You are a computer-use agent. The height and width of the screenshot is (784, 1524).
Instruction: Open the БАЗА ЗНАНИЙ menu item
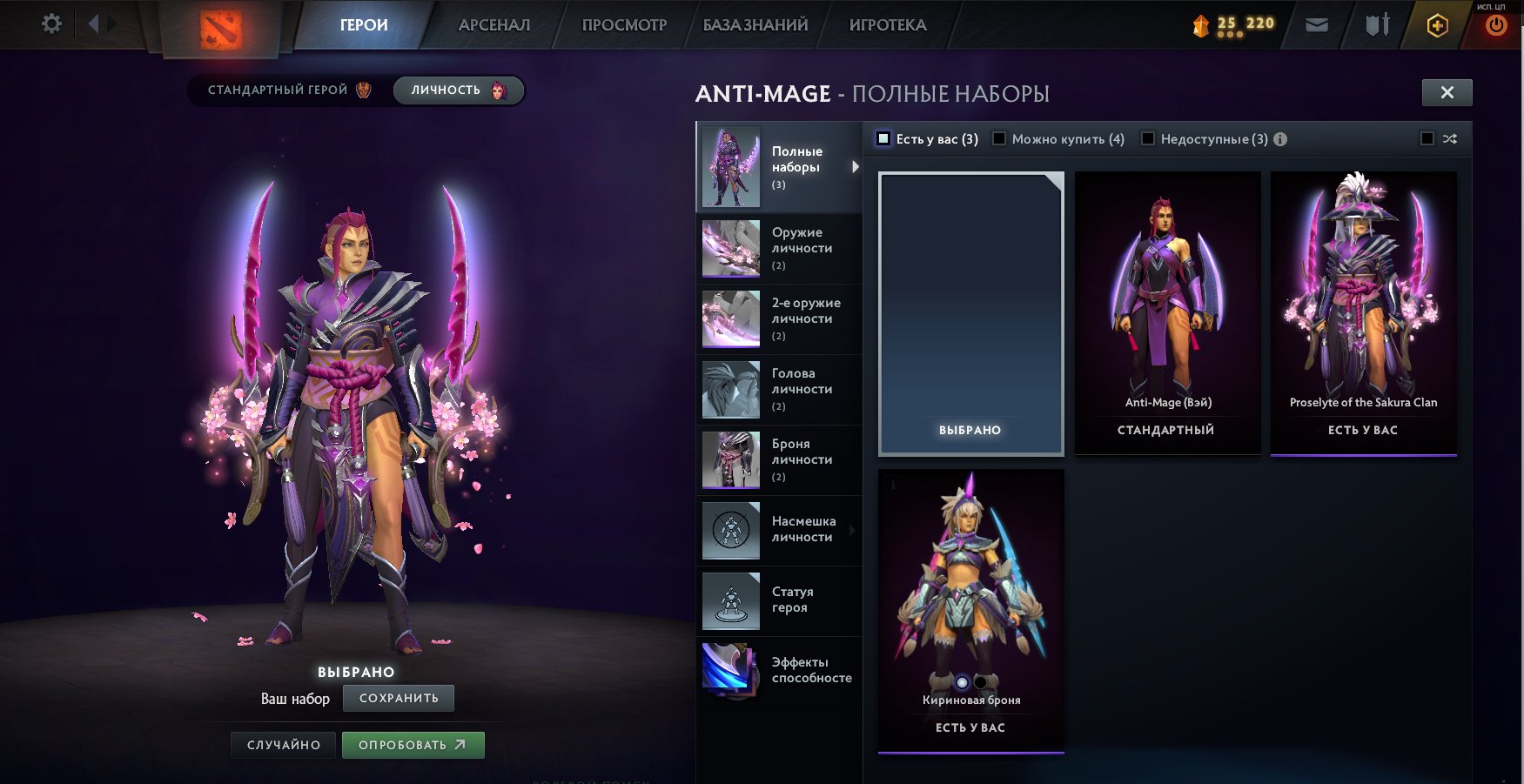[x=754, y=25]
